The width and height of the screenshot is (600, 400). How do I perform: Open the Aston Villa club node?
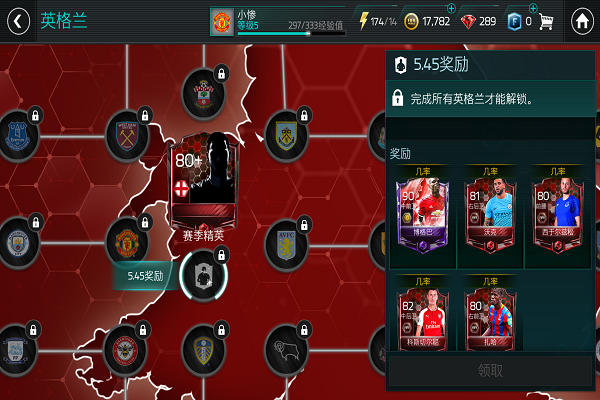pyautogui.click(x=287, y=243)
